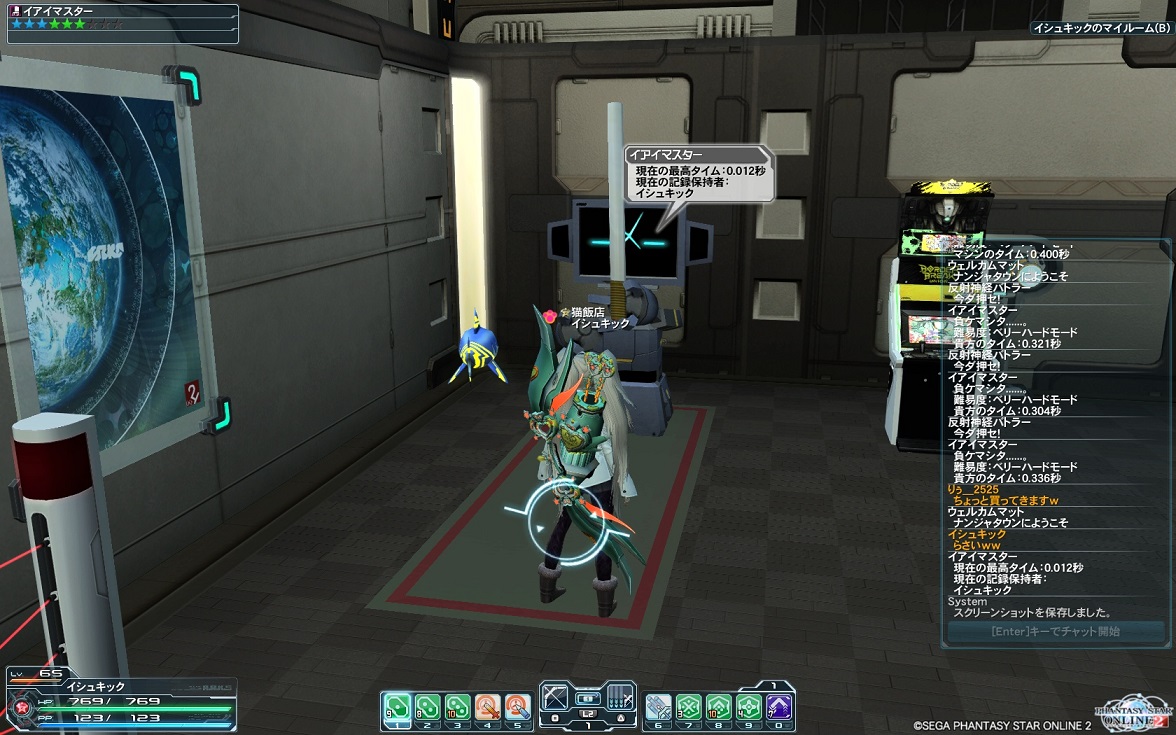Activate the purple chevron skill in slot 0

[x=780, y=707]
